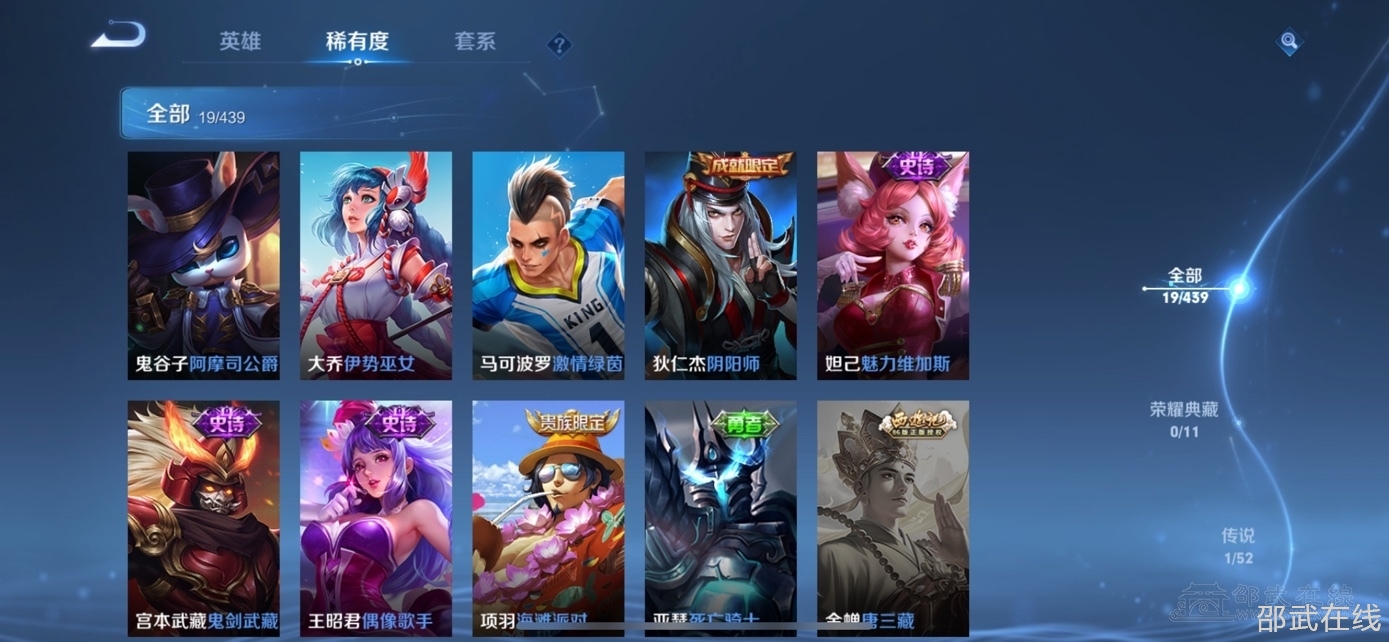
Task: Show help via the question mark icon
Action: click(560, 45)
